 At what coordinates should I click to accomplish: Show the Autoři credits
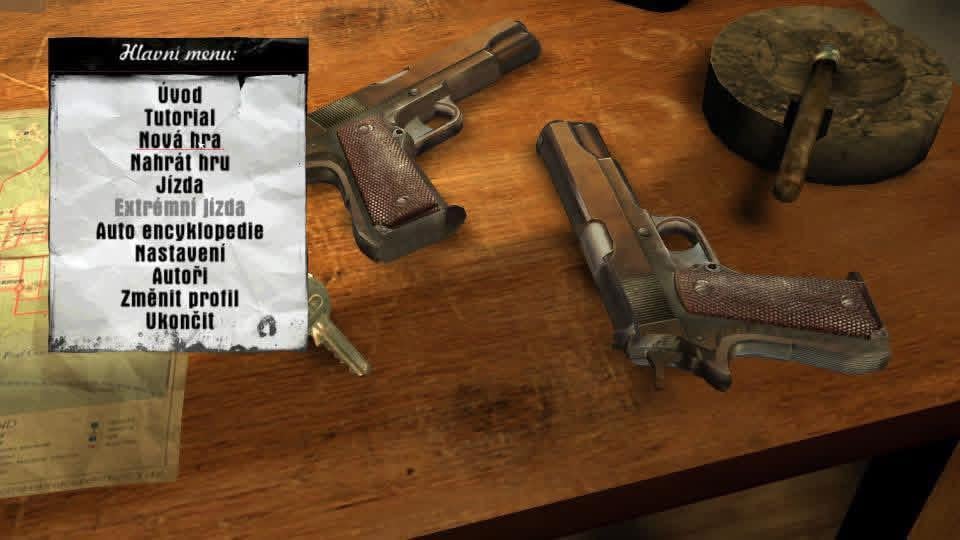coord(180,275)
